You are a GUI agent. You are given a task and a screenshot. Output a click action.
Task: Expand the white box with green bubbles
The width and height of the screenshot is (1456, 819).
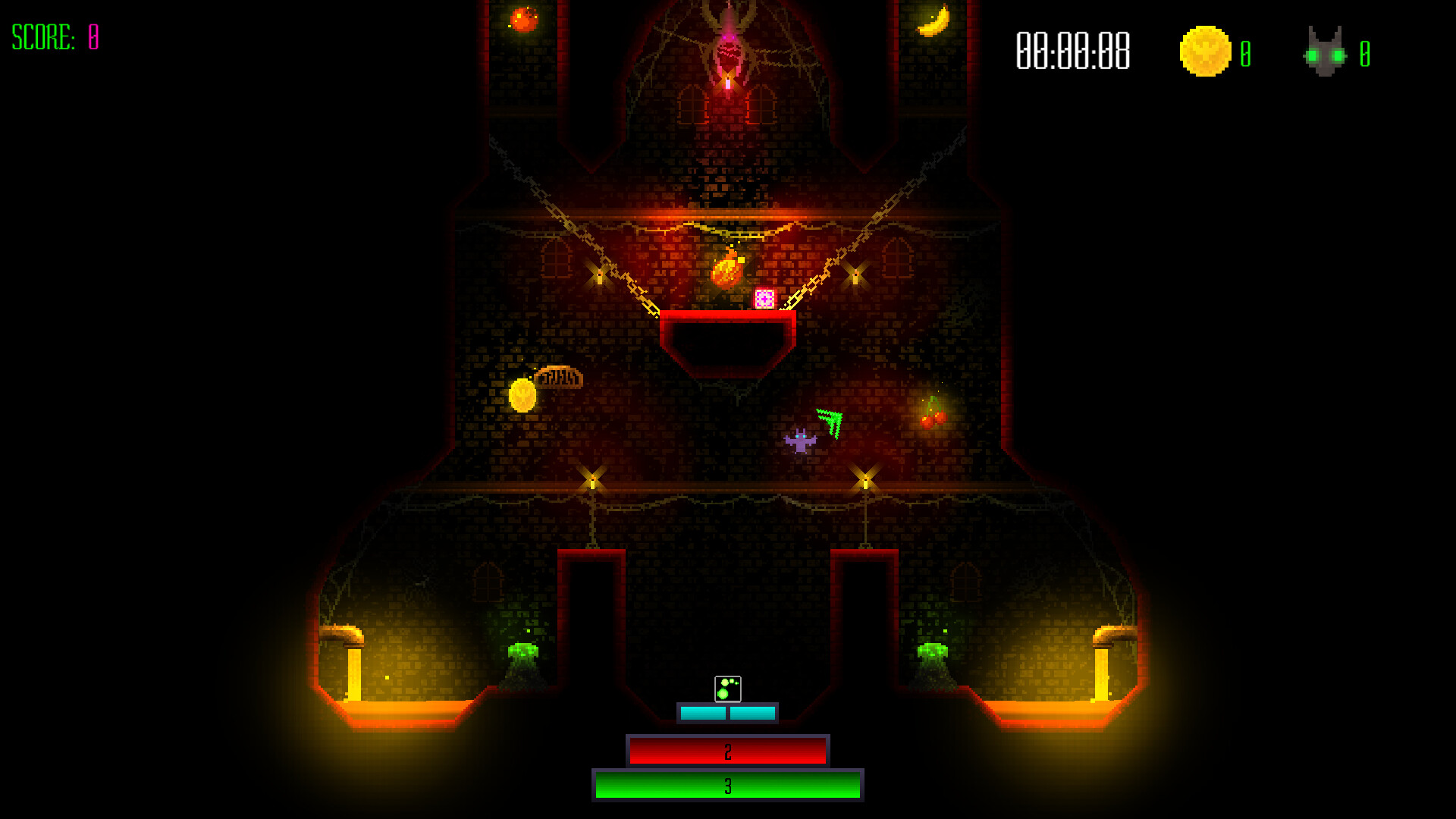(x=727, y=689)
